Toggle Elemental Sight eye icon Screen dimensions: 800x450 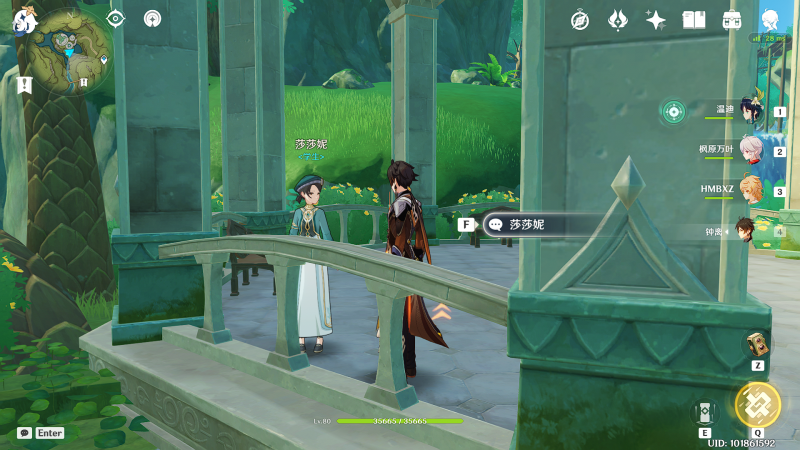[116, 18]
